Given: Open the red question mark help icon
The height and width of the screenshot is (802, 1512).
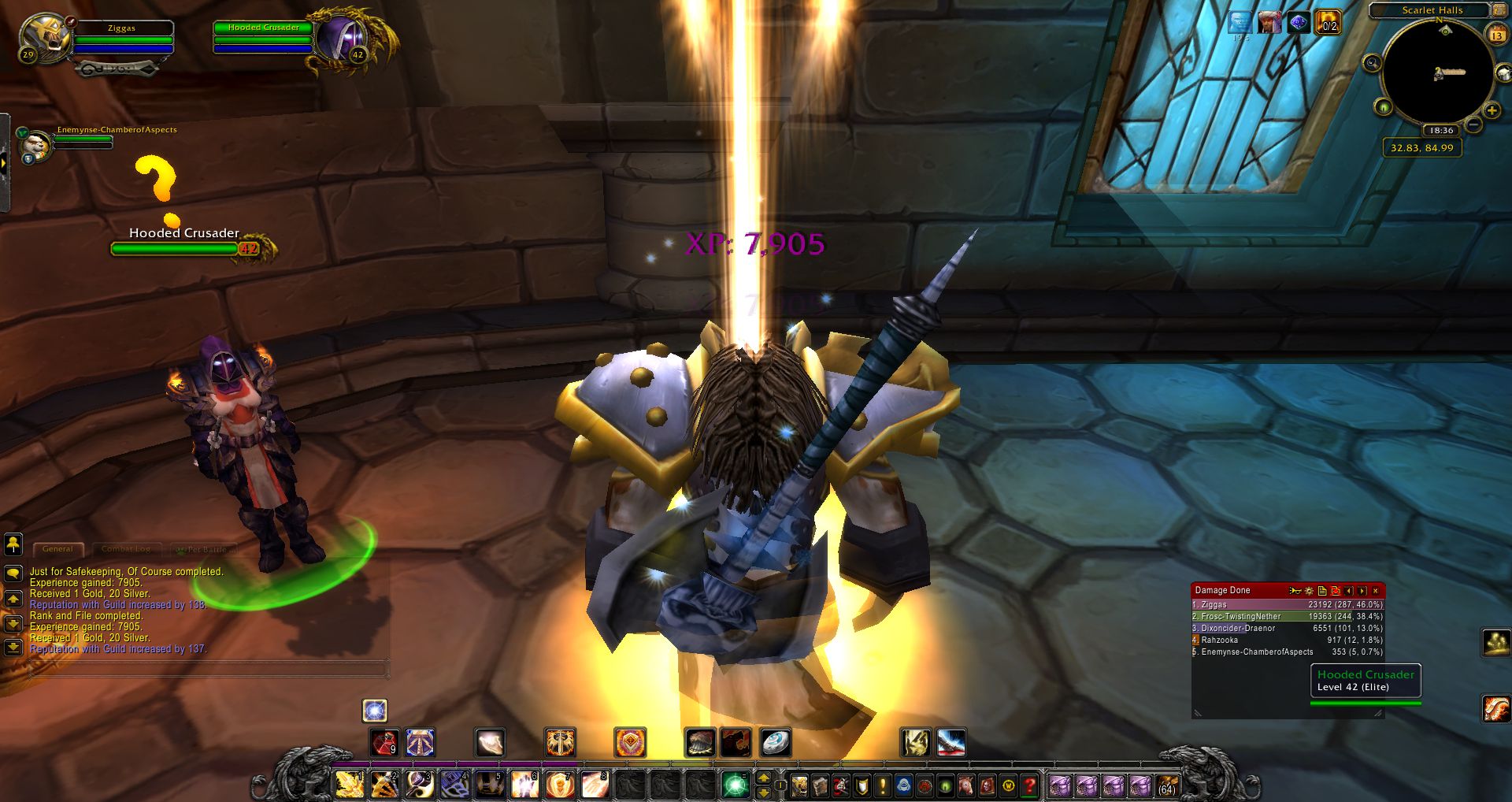Looking at the screenshot, I should pos(1029,785).
